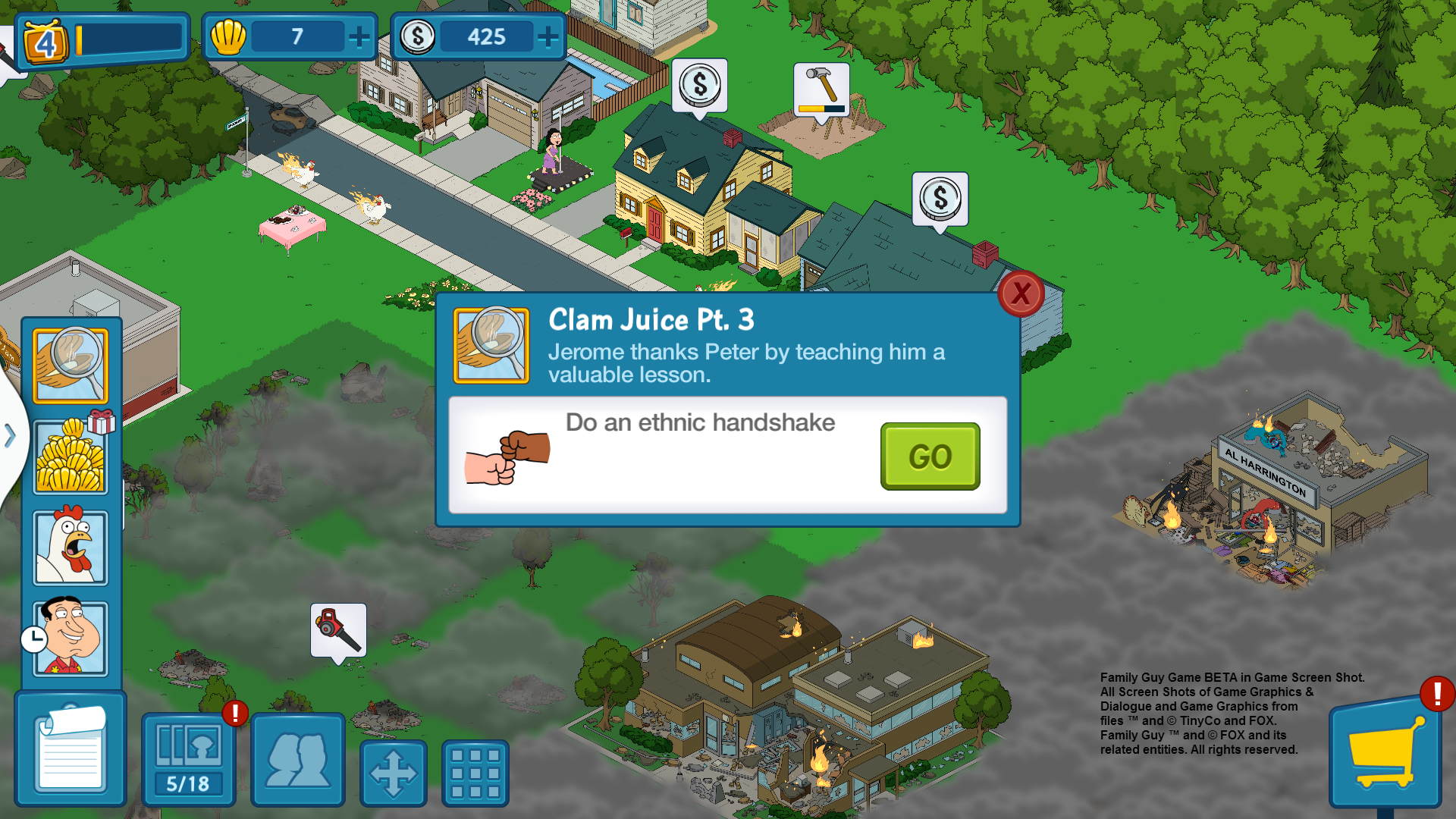This screenshot has height=819, width=1456.
Task: Collect coins from the Griffin house bubble
Action: tap(699, 86)
